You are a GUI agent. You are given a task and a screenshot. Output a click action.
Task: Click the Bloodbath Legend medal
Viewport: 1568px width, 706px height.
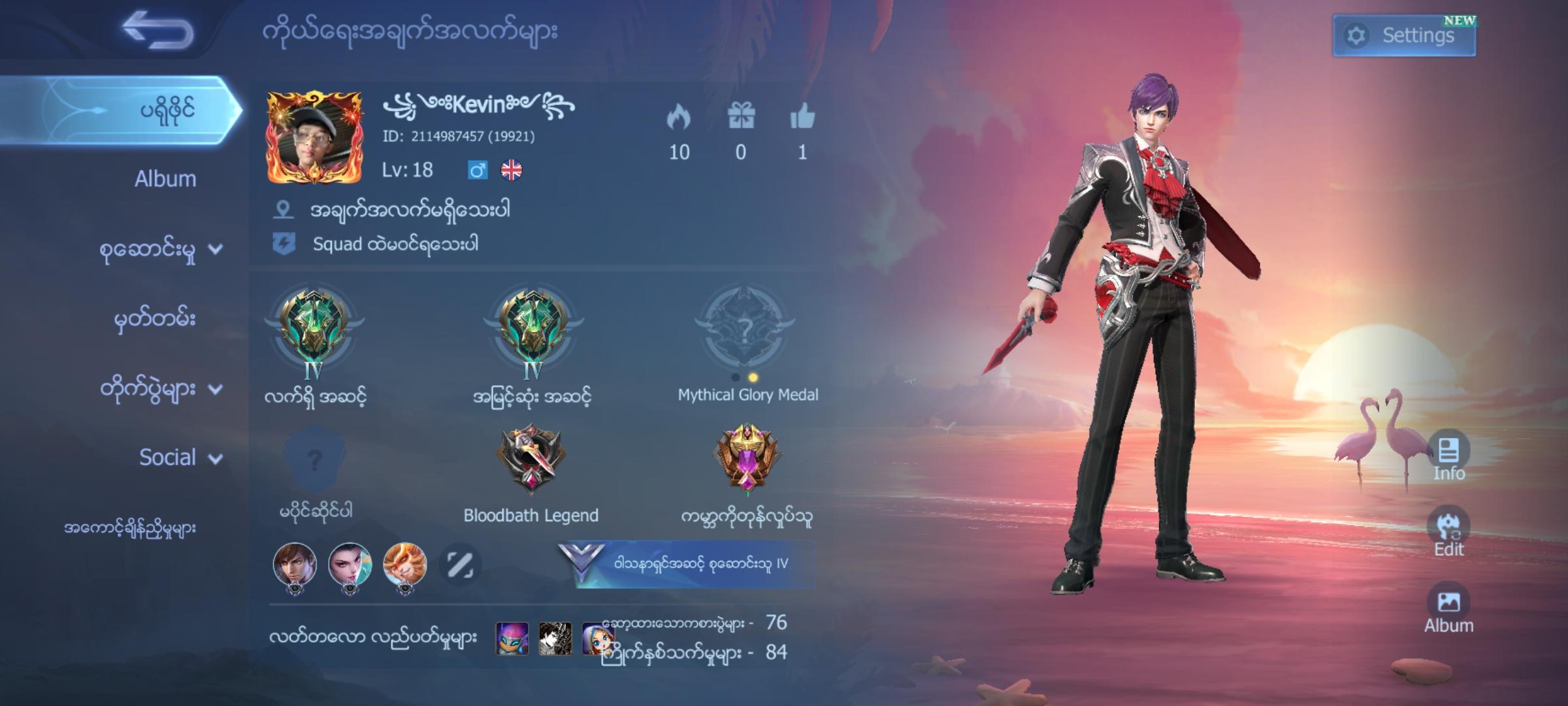point(529,458)
